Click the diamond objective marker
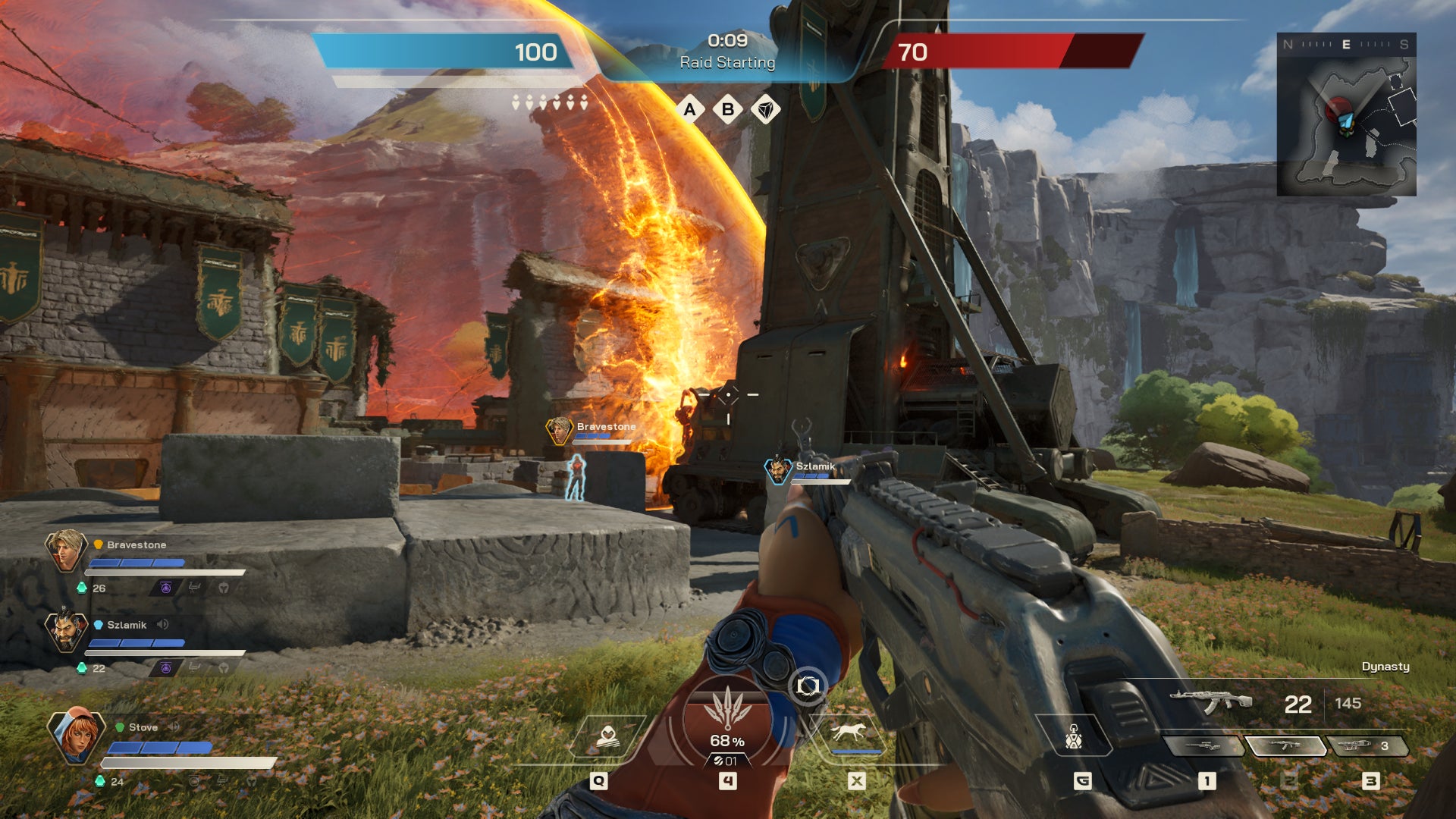 pos(766,110)
